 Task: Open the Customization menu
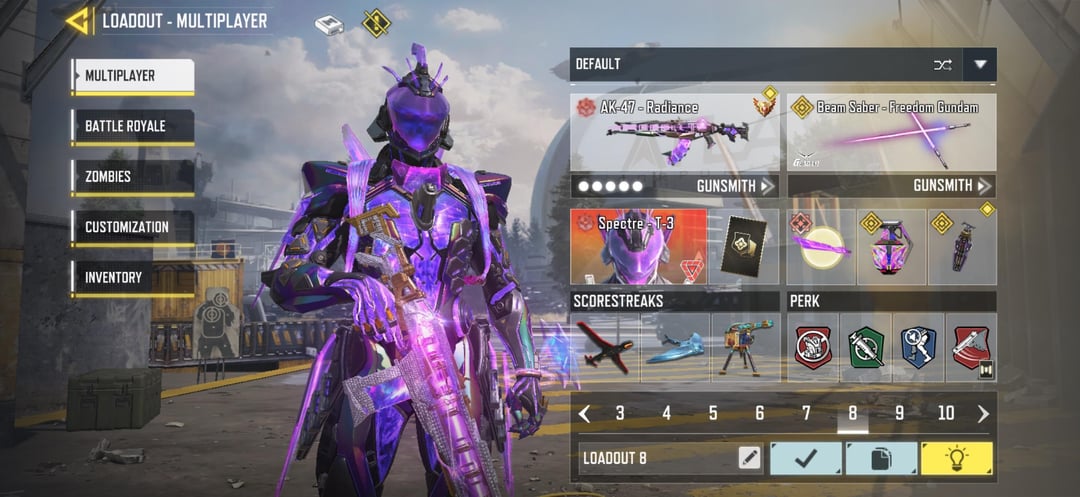132,227
